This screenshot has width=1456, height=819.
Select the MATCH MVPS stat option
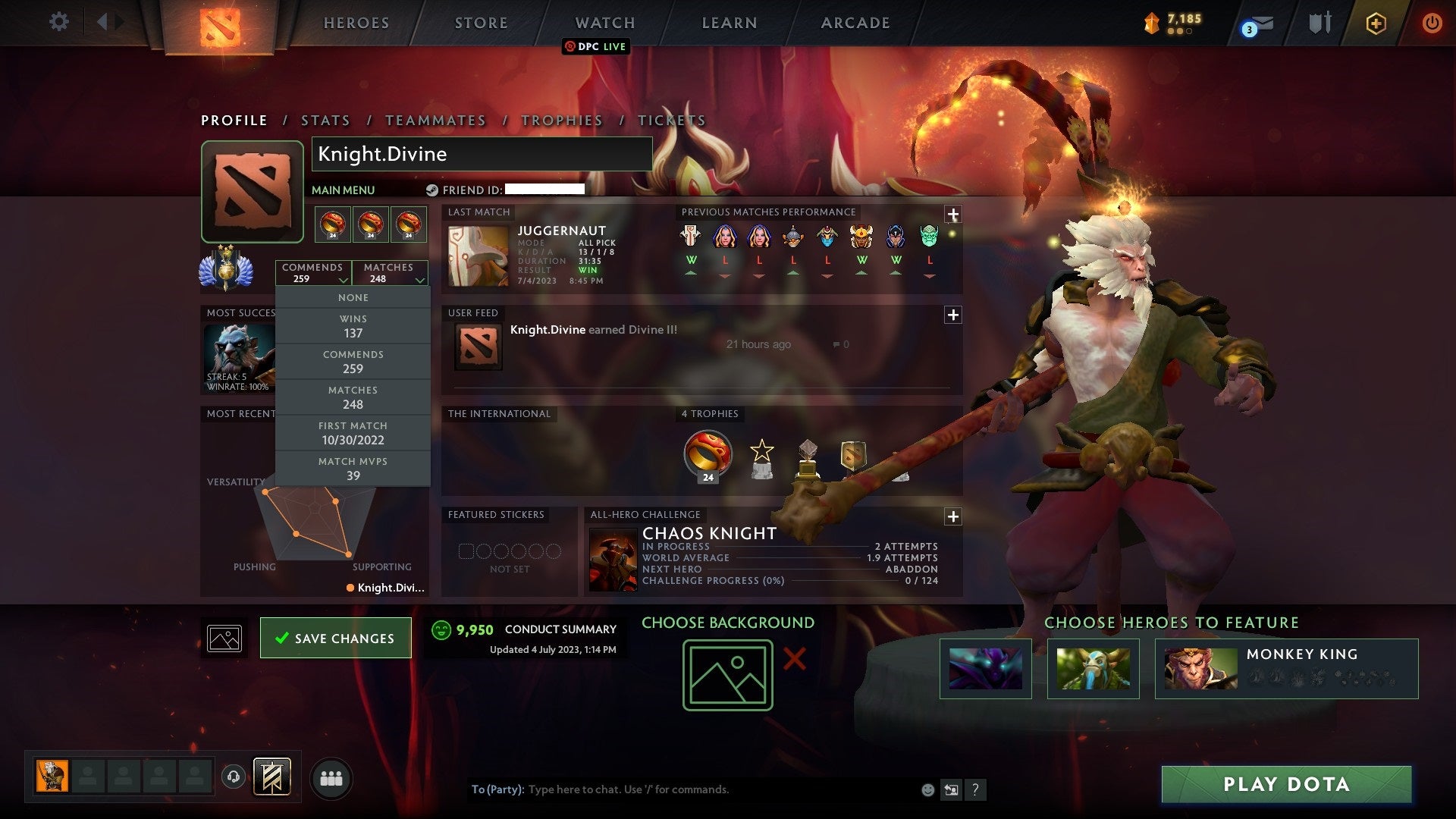click(353, 468)
